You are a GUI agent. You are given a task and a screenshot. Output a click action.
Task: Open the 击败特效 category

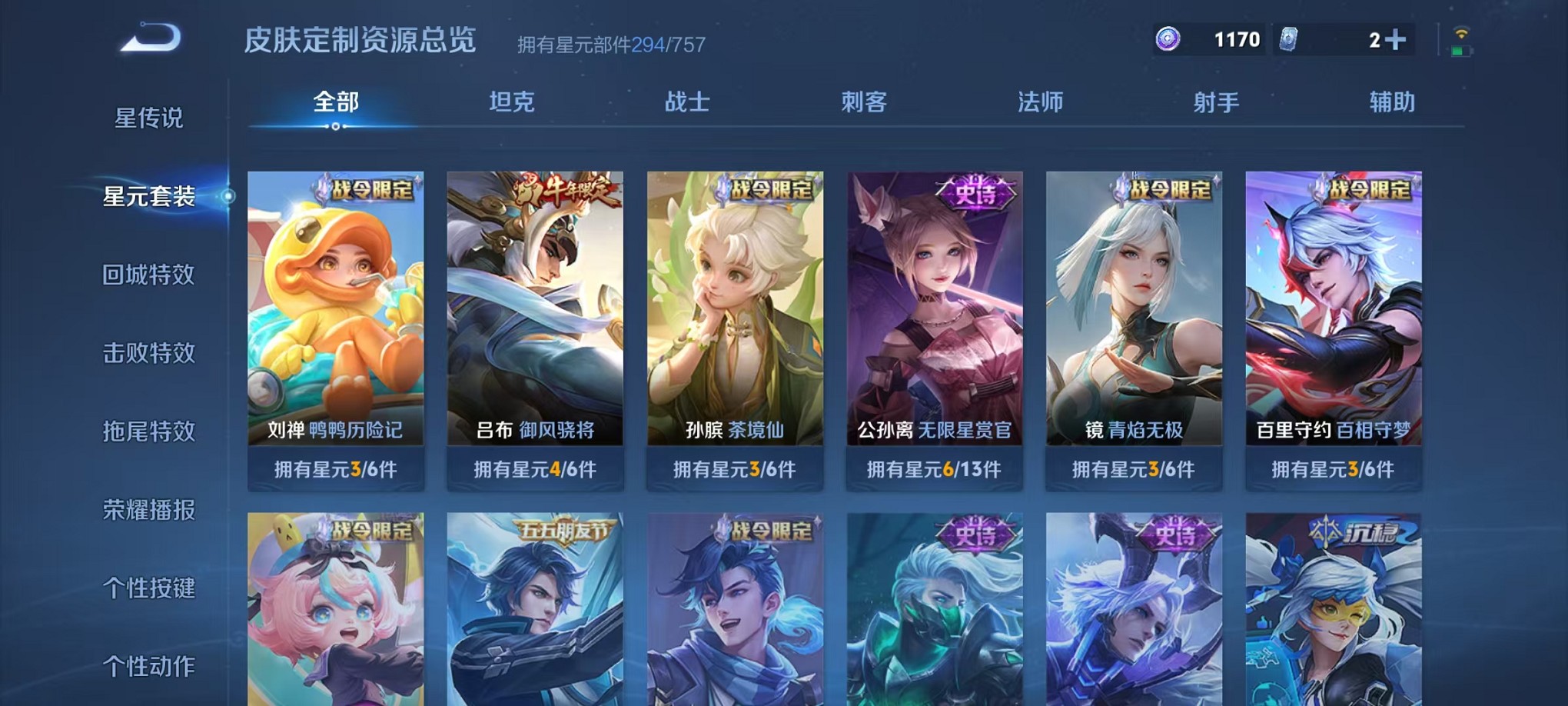150,353
